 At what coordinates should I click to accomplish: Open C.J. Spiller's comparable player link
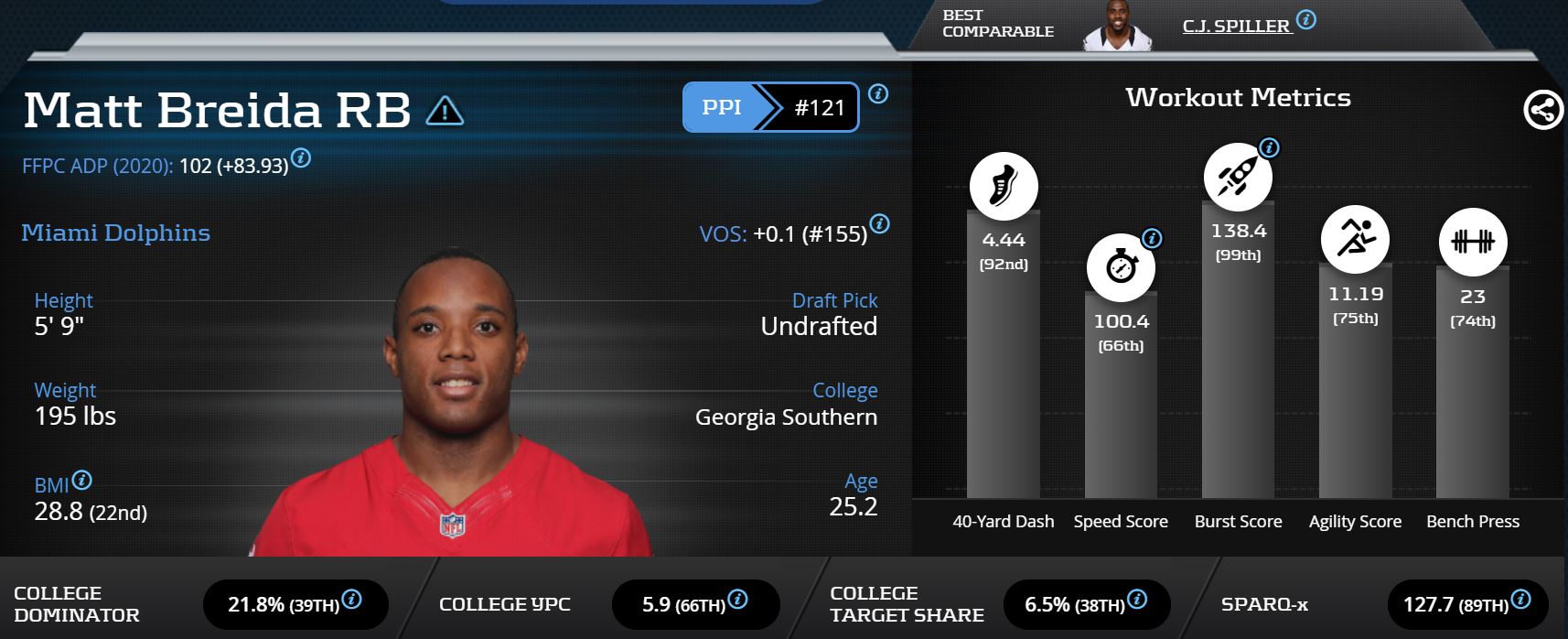[1235, 26]
